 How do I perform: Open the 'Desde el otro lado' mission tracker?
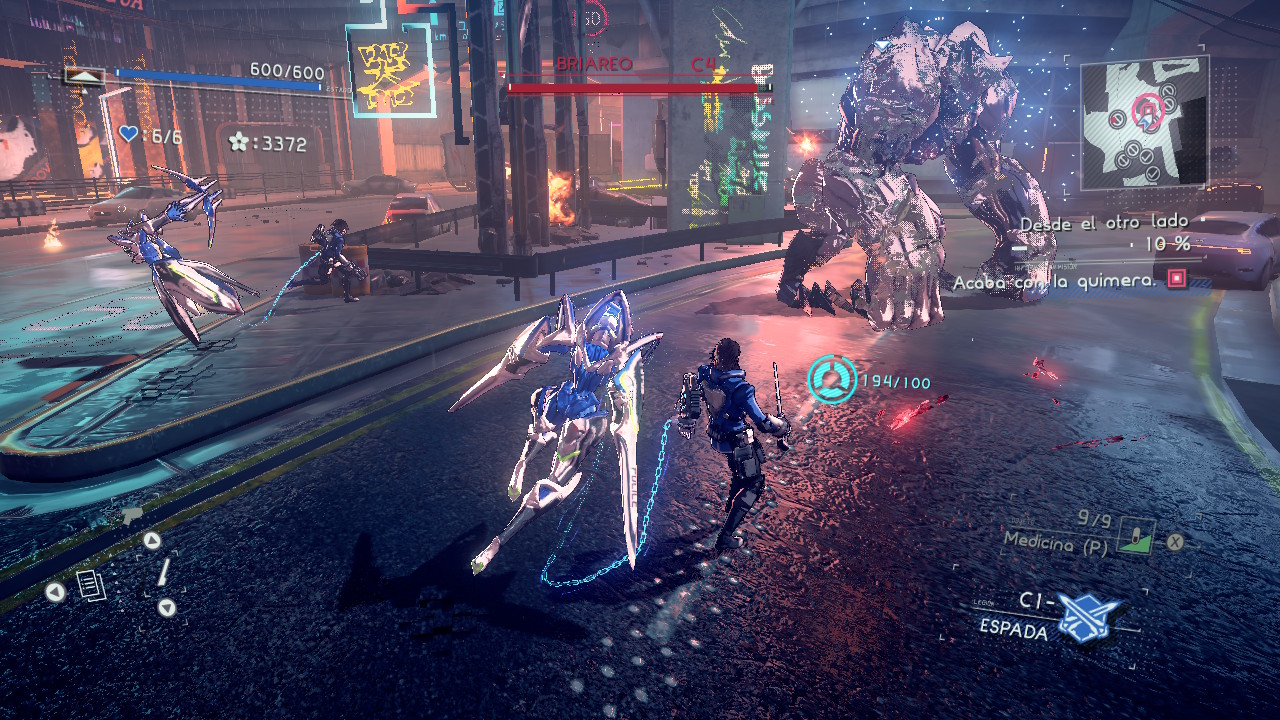point(1104,222)
